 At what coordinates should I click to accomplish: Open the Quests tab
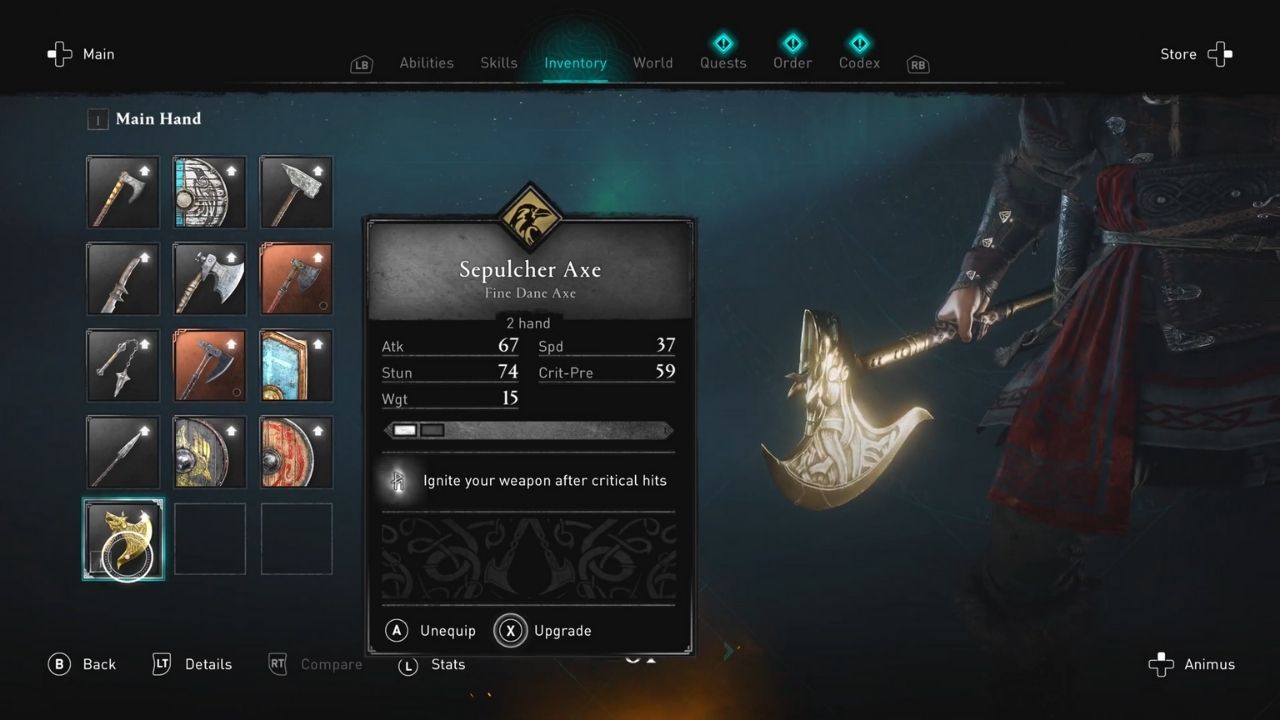[722, 62]
